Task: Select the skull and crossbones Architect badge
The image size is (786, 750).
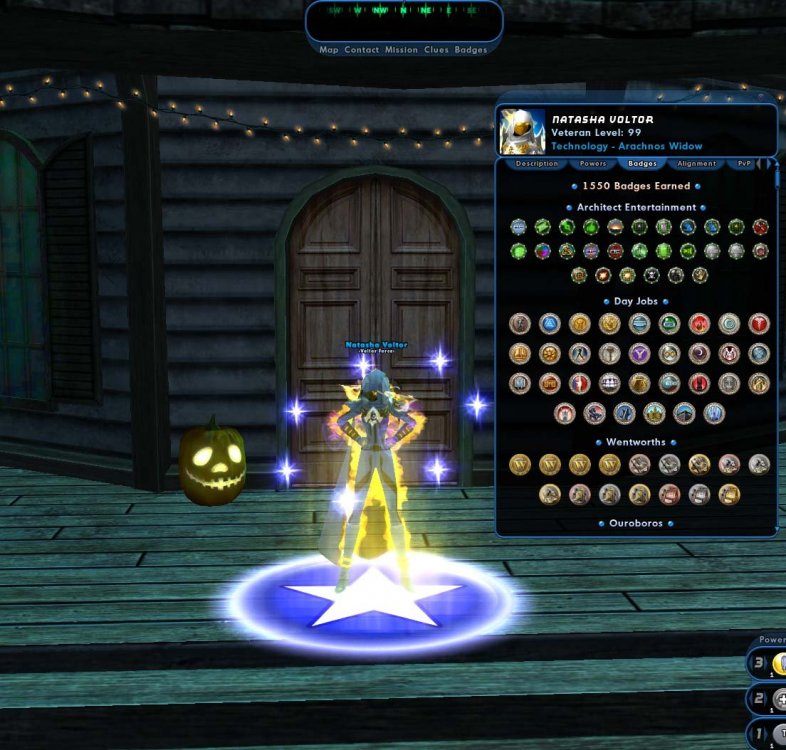Action: tap(651, 275)
